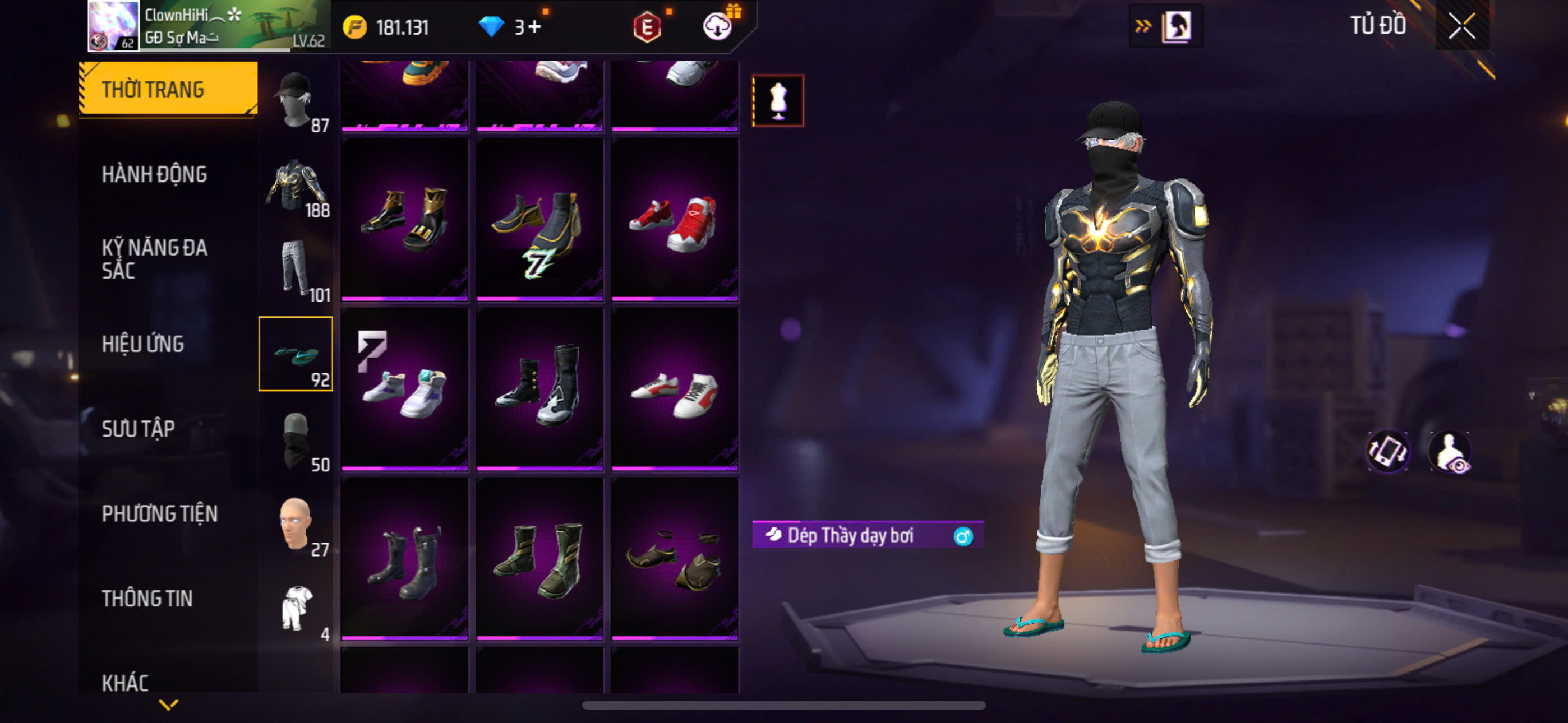
Task: Choose the head accessories category with cap icon
Action: coord(296,99)
